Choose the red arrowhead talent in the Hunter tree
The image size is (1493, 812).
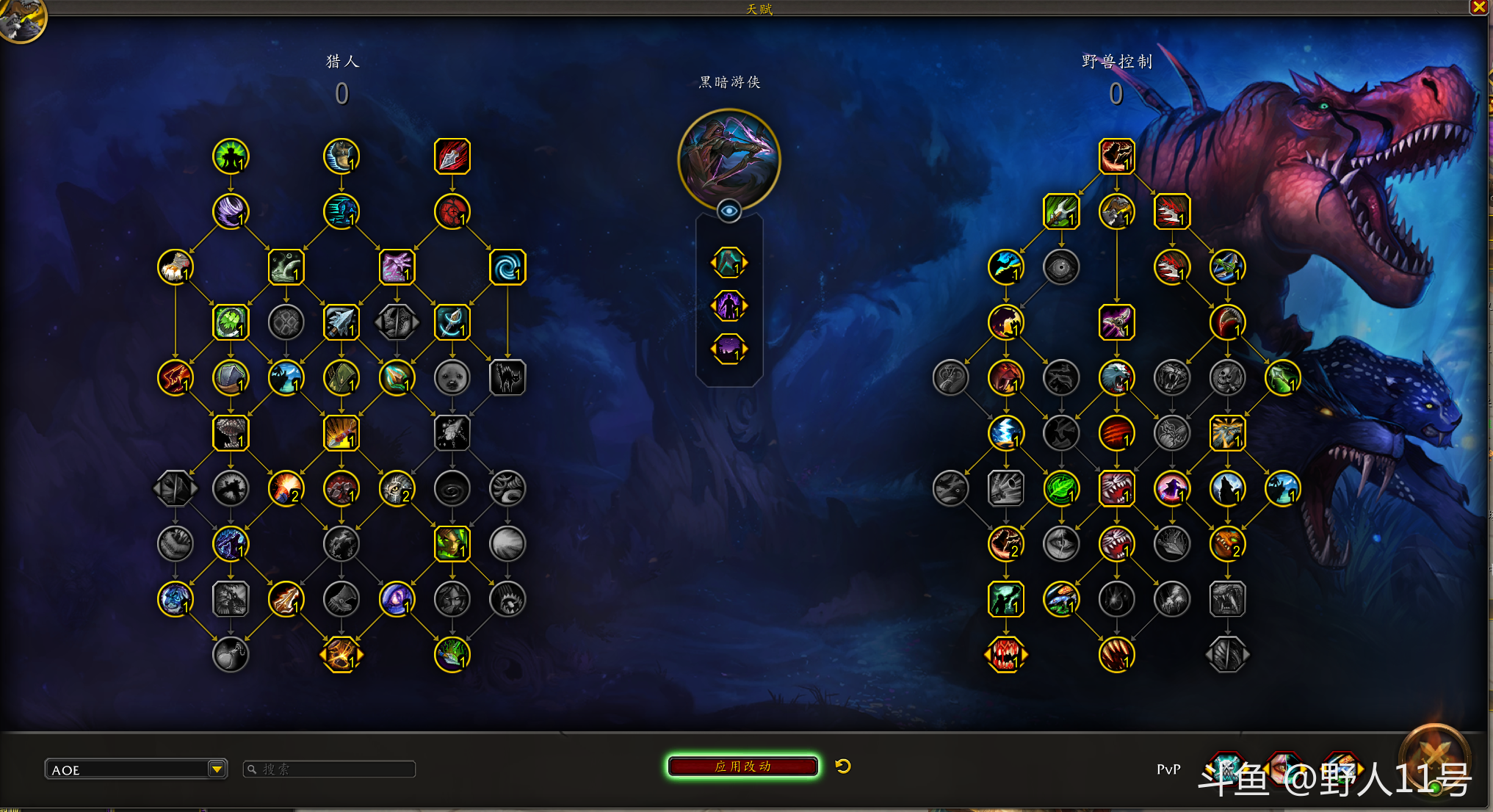click(452, 156)
